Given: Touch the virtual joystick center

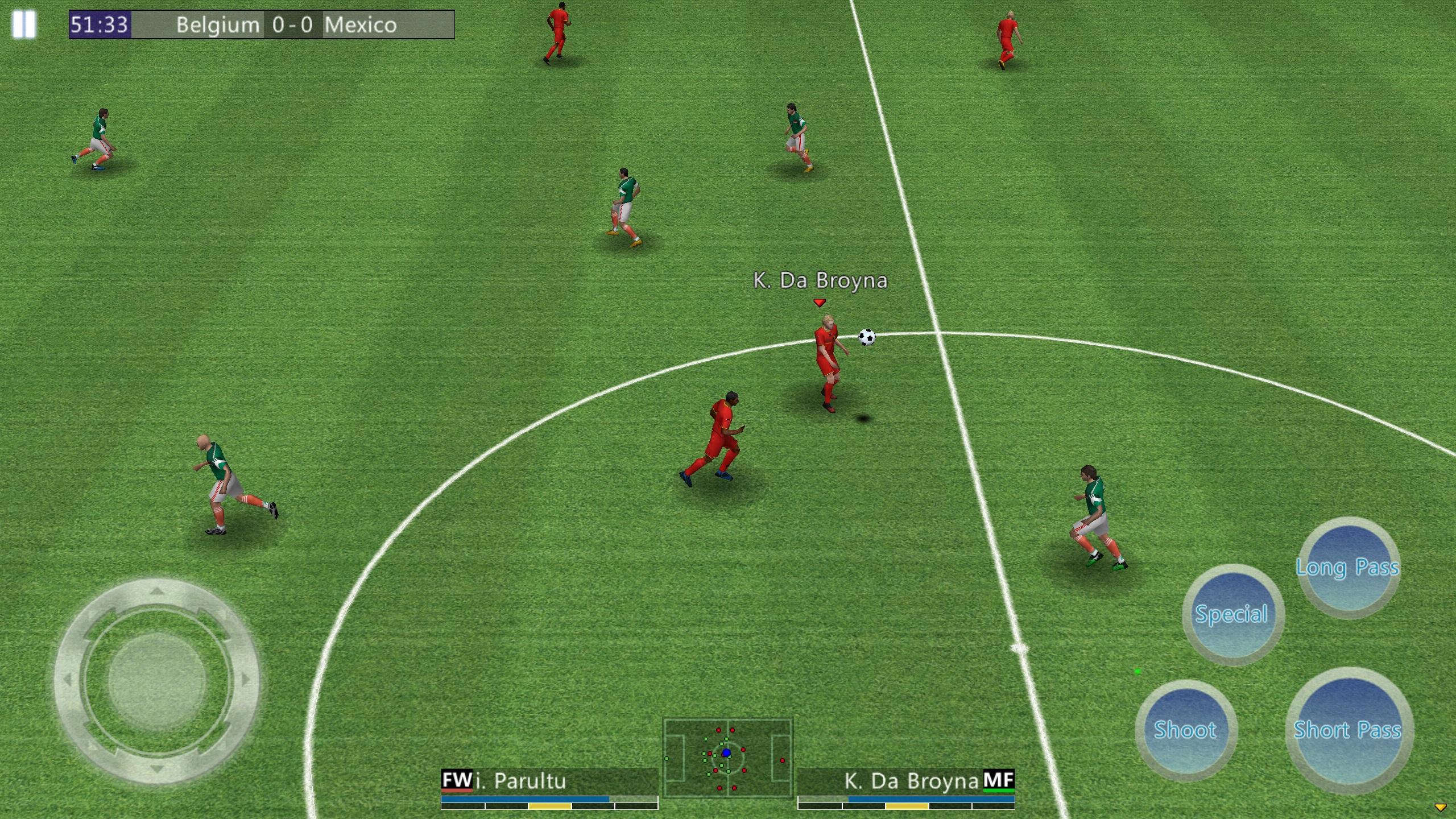Looking at the screenshot, I should coord(156,681).
